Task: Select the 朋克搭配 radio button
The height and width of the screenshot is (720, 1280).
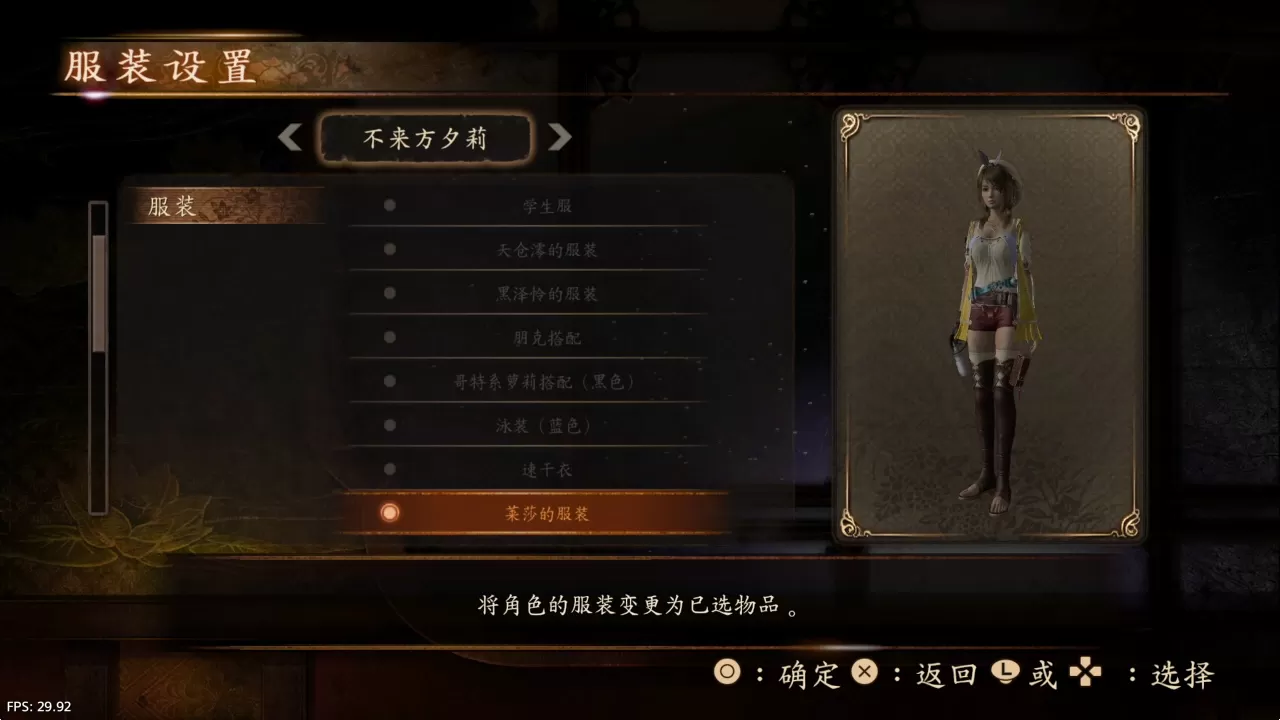Action: point(388,337)
